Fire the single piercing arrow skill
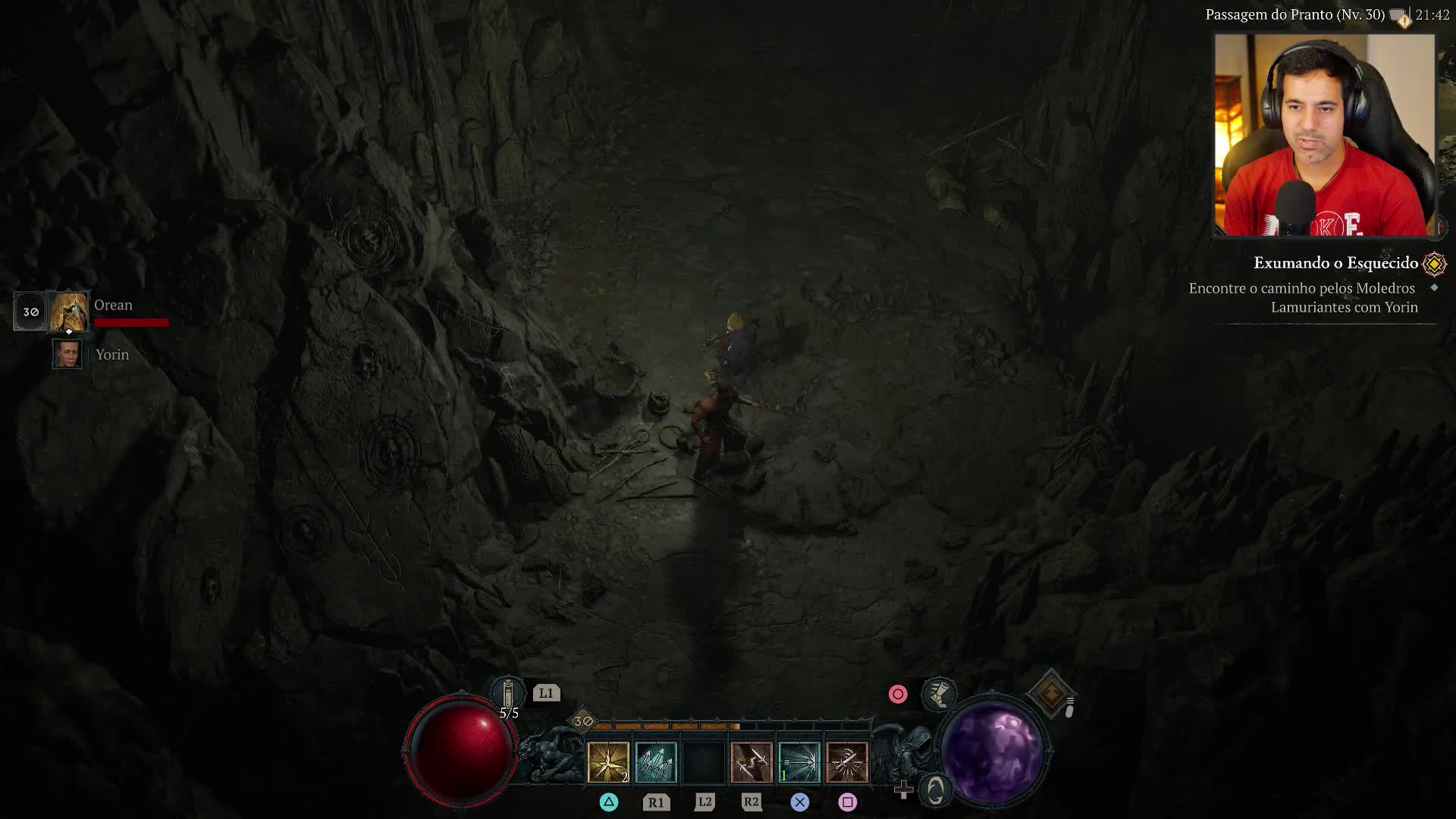 (x=799, y=762)
